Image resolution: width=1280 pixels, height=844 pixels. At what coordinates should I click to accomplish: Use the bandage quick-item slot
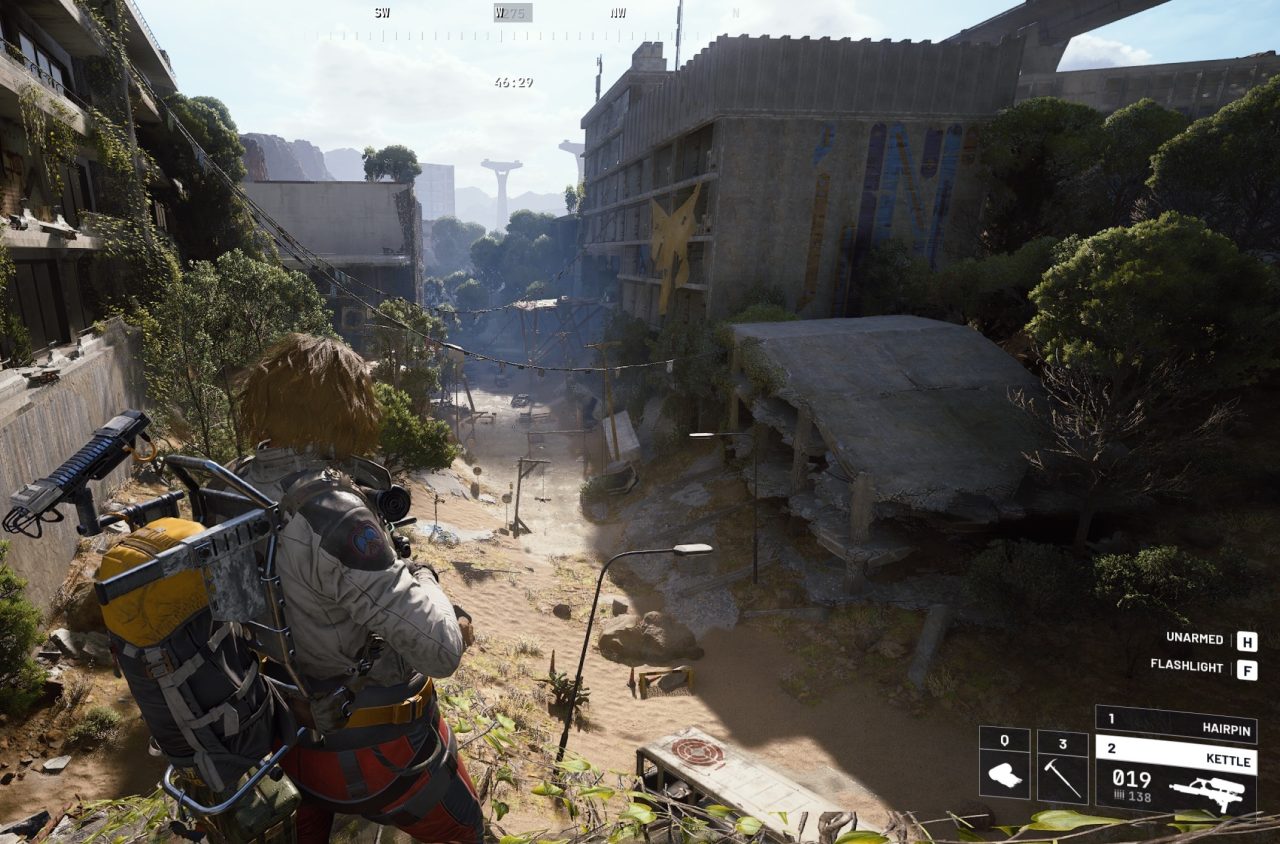tap(1004, 766)
